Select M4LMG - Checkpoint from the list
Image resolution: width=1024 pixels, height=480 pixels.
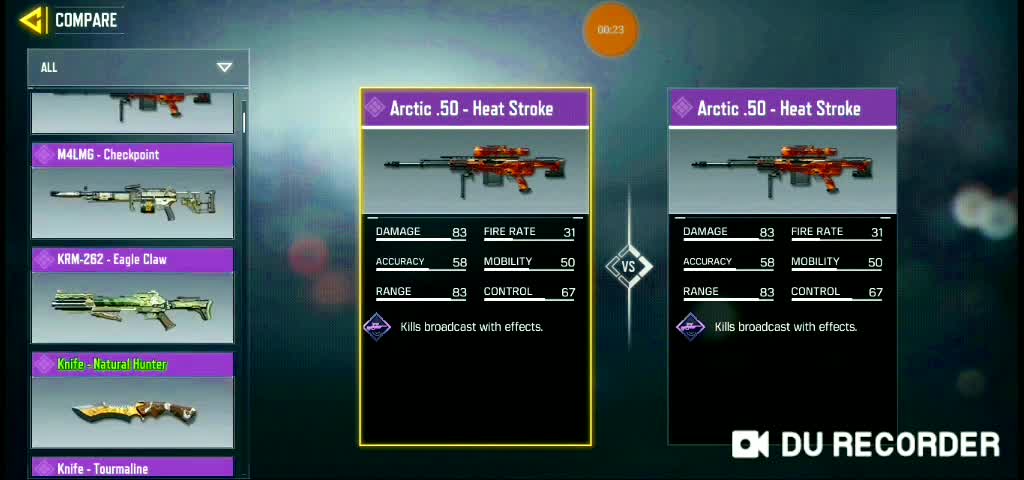[133, 190]
